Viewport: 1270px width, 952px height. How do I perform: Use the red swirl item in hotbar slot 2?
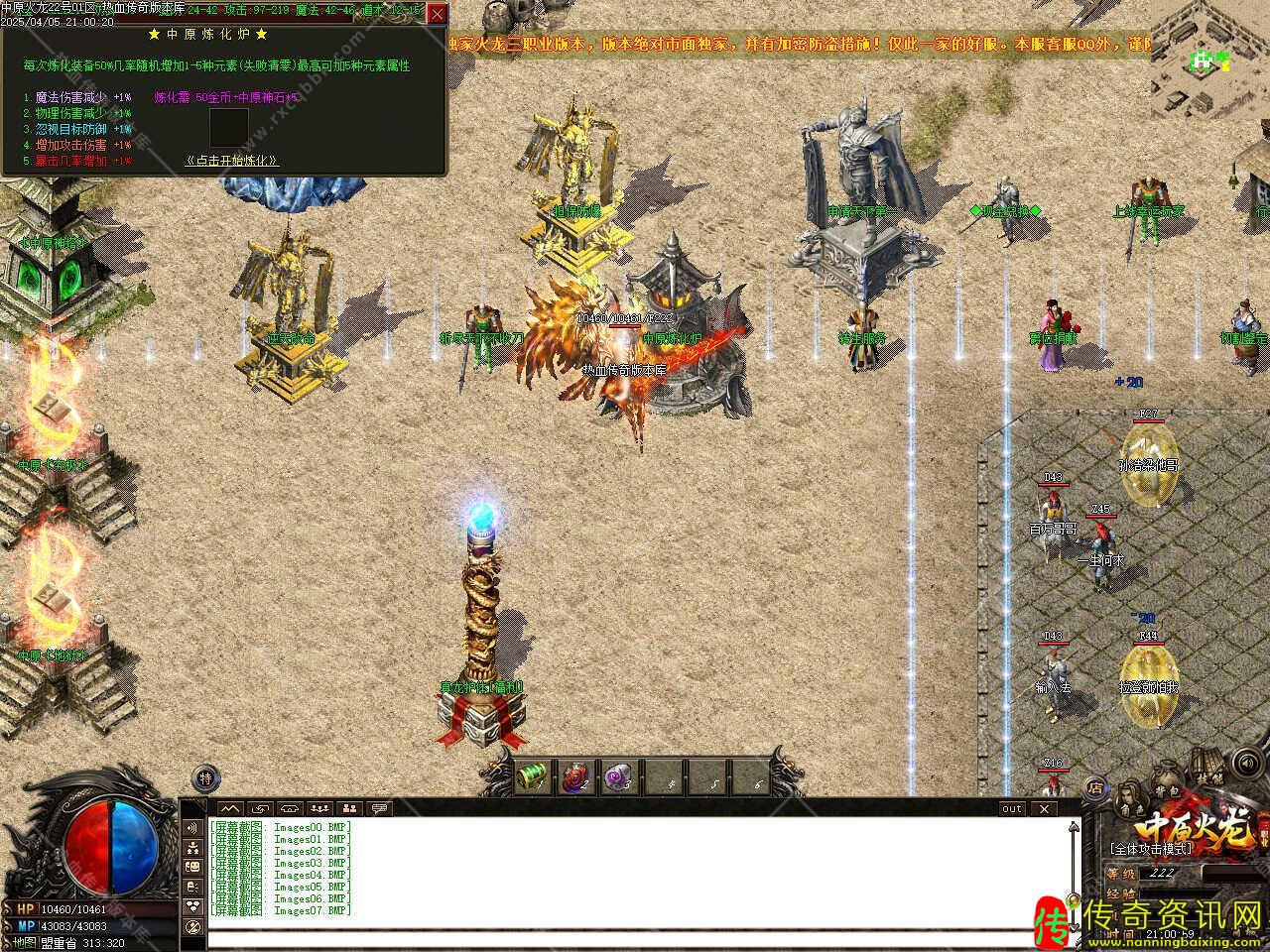(x=576, y=776)
